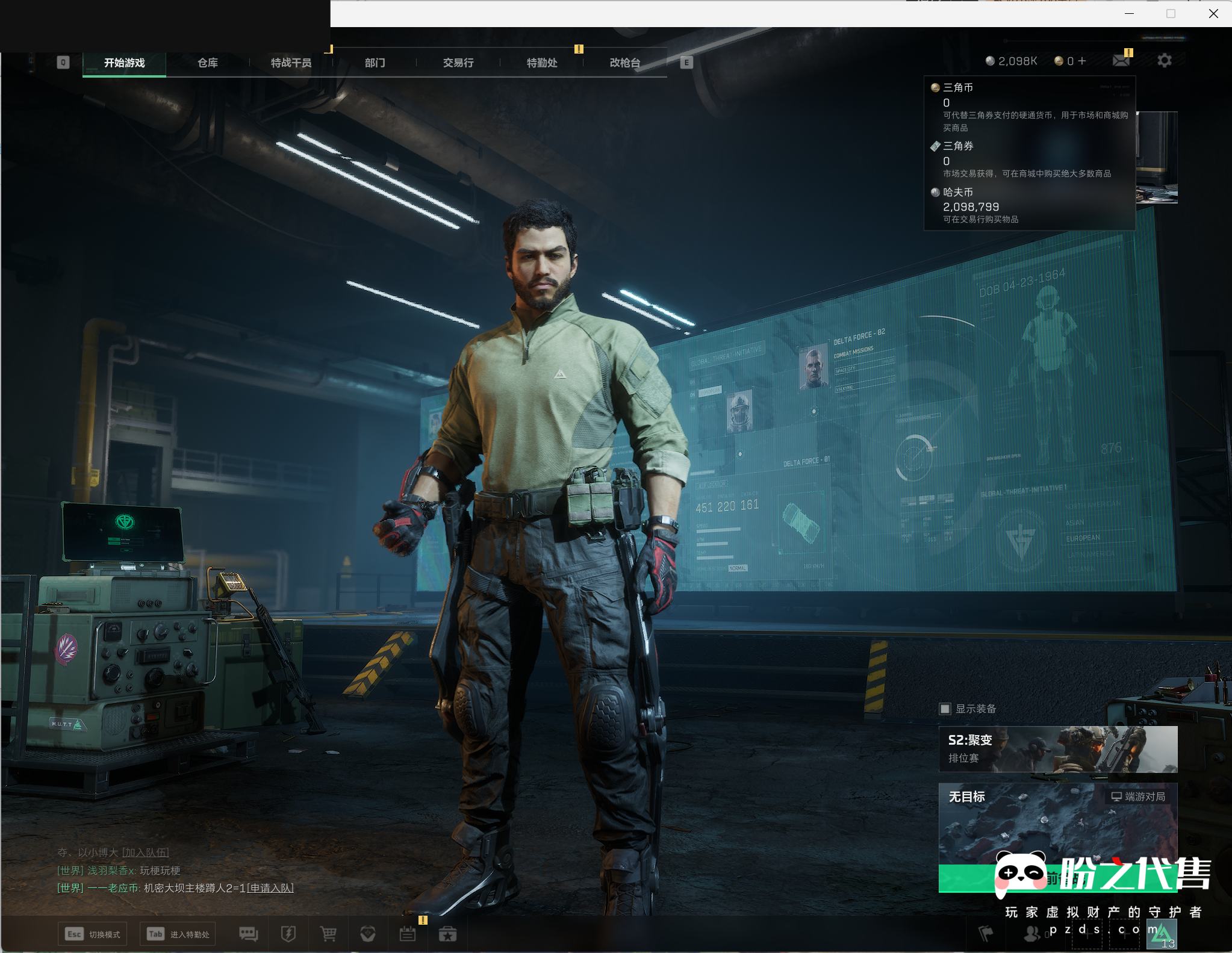
Task: Select the 特勤处 tab in top navigation
Action: (542, 63)
